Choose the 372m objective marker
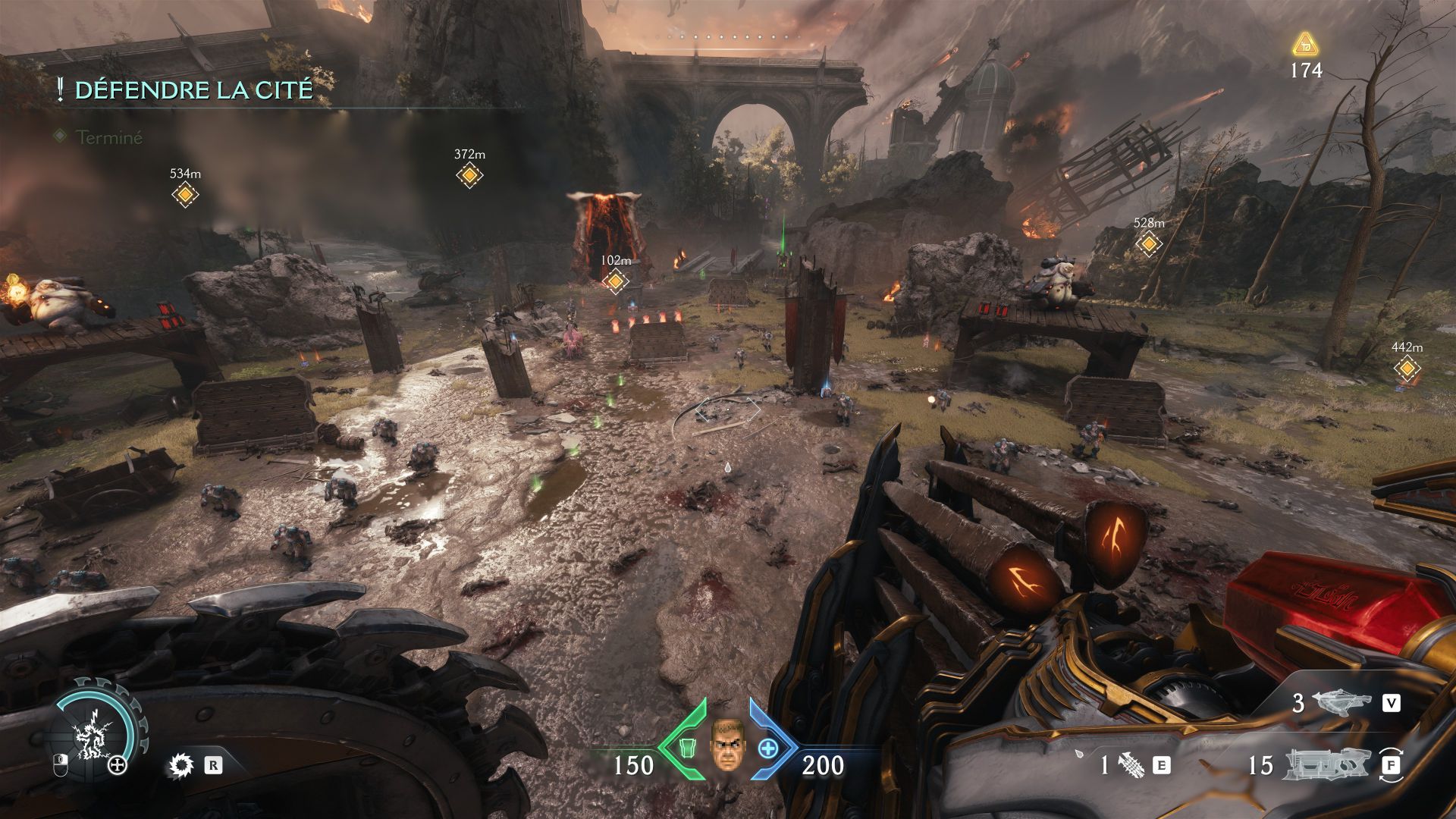1456x819 pixels. tap(469, 176)
